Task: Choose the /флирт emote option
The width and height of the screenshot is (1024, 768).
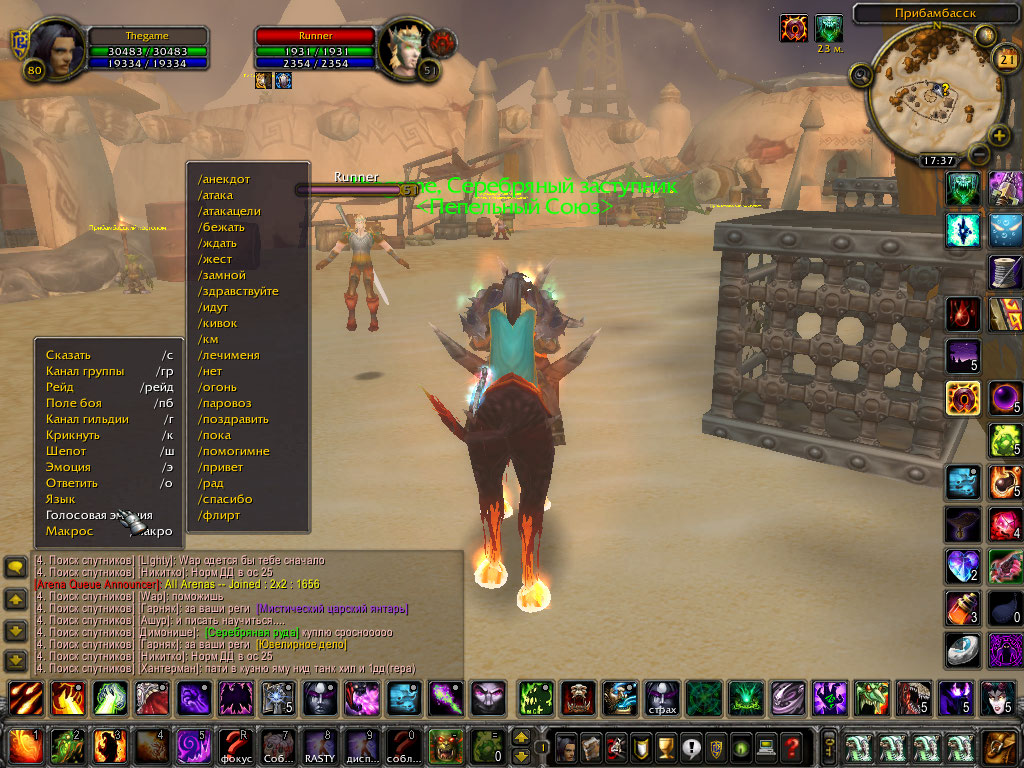Action: [219, 515]
